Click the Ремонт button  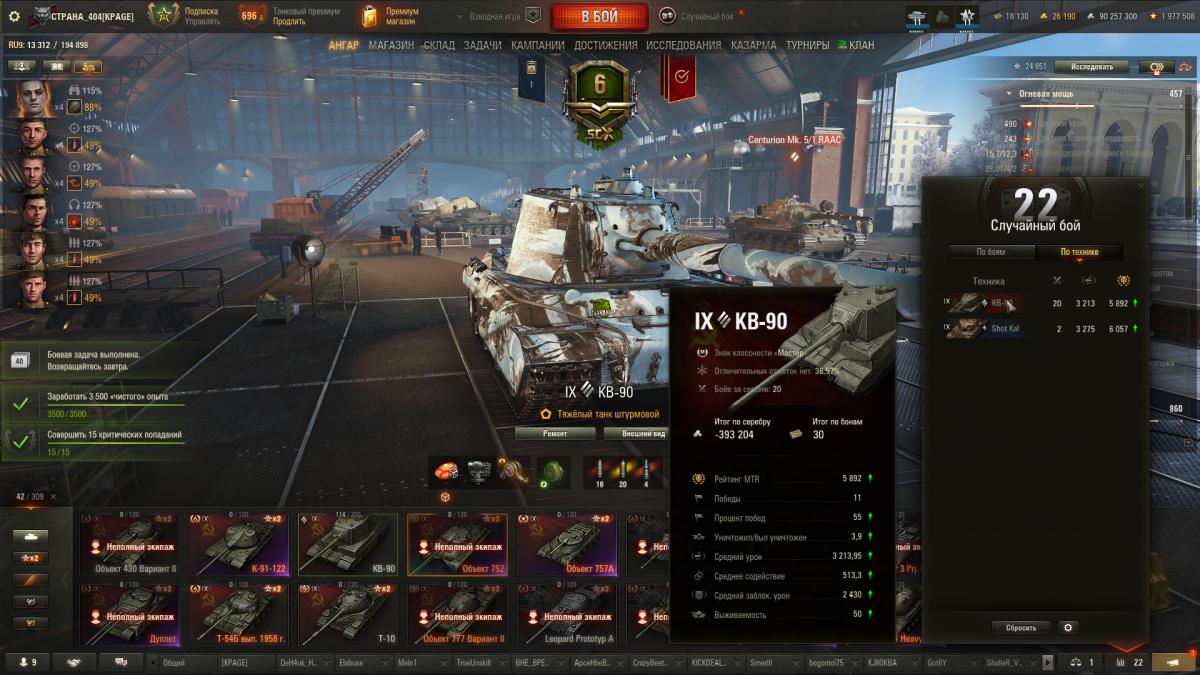pos(555,434)
